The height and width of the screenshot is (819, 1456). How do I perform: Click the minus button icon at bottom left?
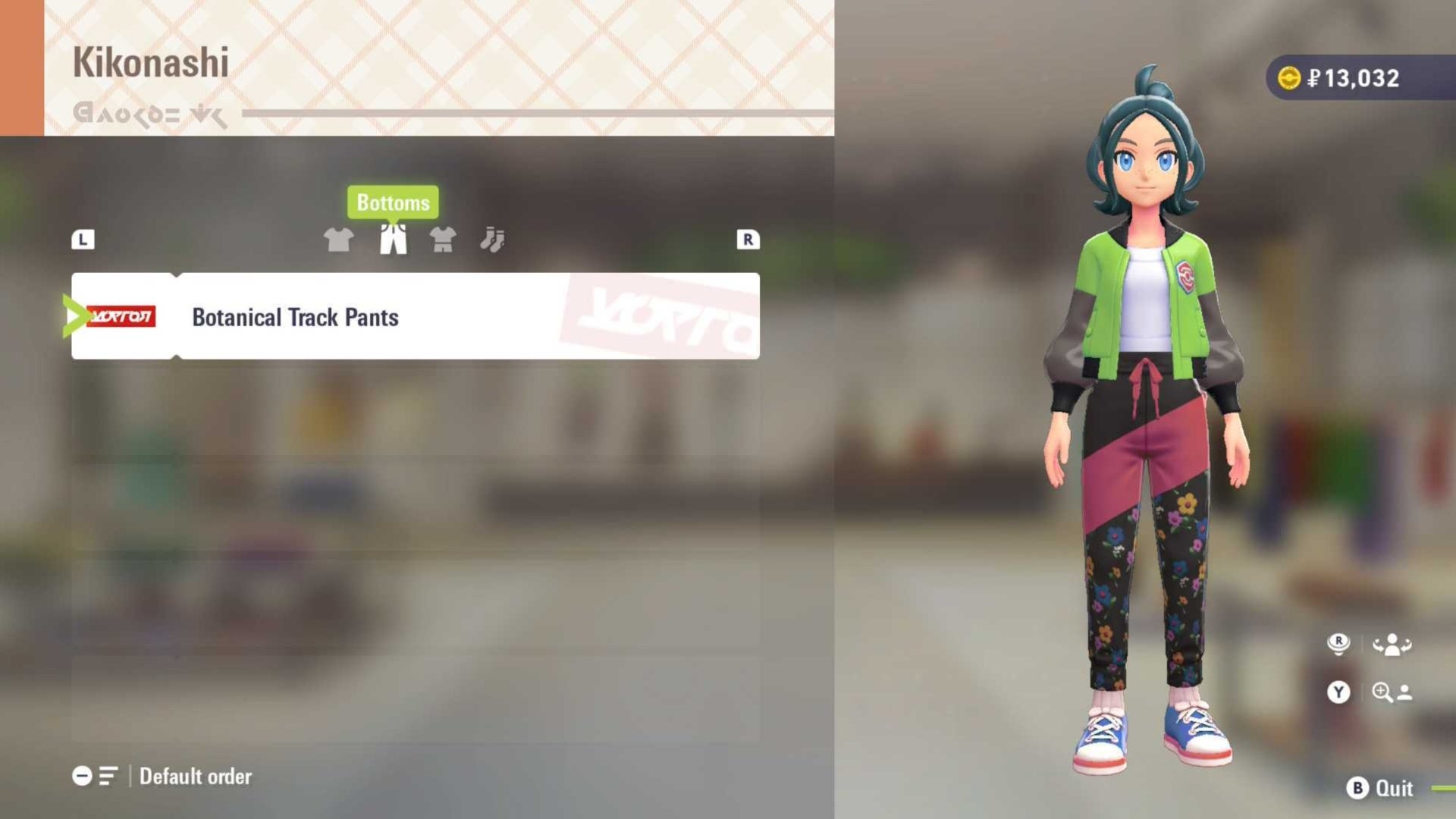click(81, 776)
